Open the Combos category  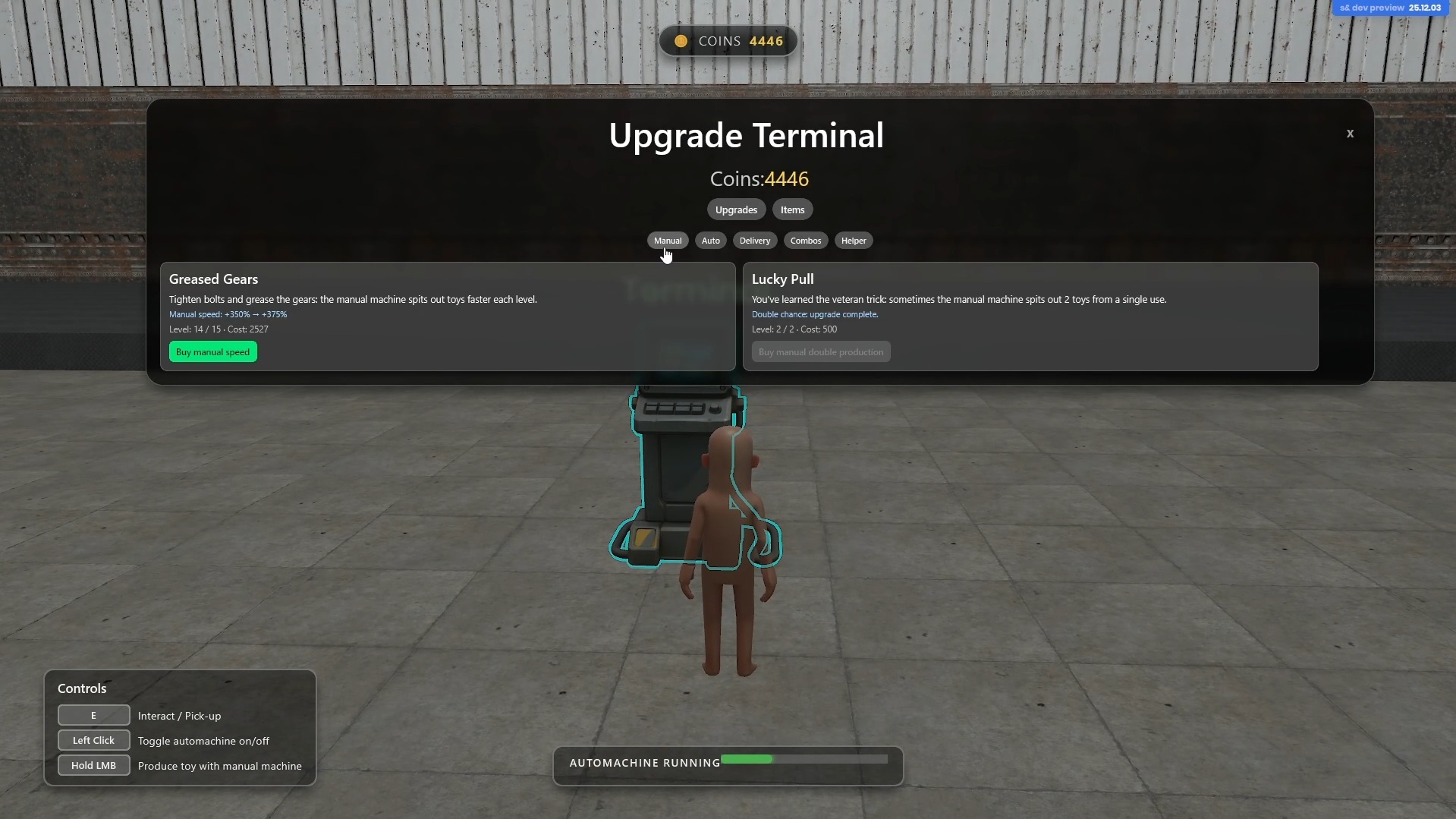(x=806, y=241)
